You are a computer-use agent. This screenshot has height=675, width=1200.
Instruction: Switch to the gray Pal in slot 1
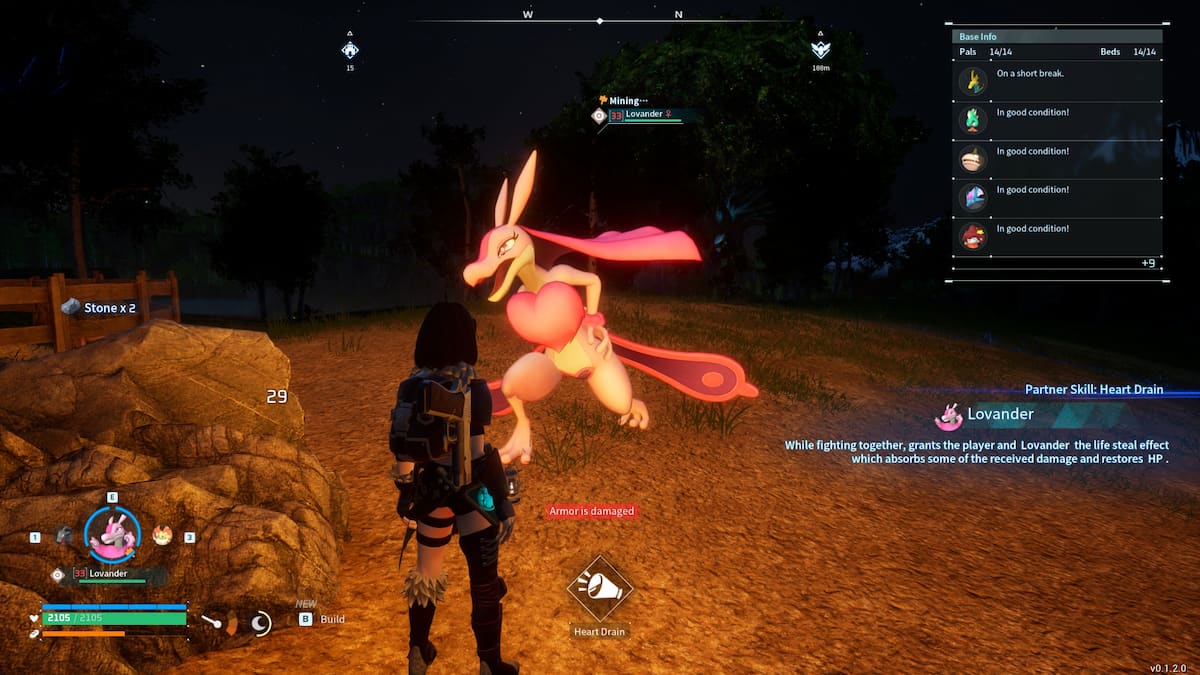pyautogui.click(x=63, y=535)
